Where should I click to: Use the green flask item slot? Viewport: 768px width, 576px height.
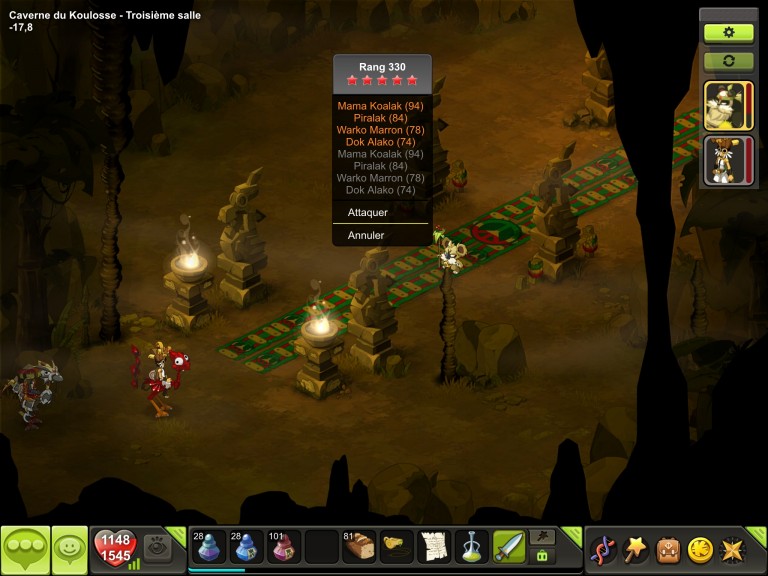click(x=471, y=547)
